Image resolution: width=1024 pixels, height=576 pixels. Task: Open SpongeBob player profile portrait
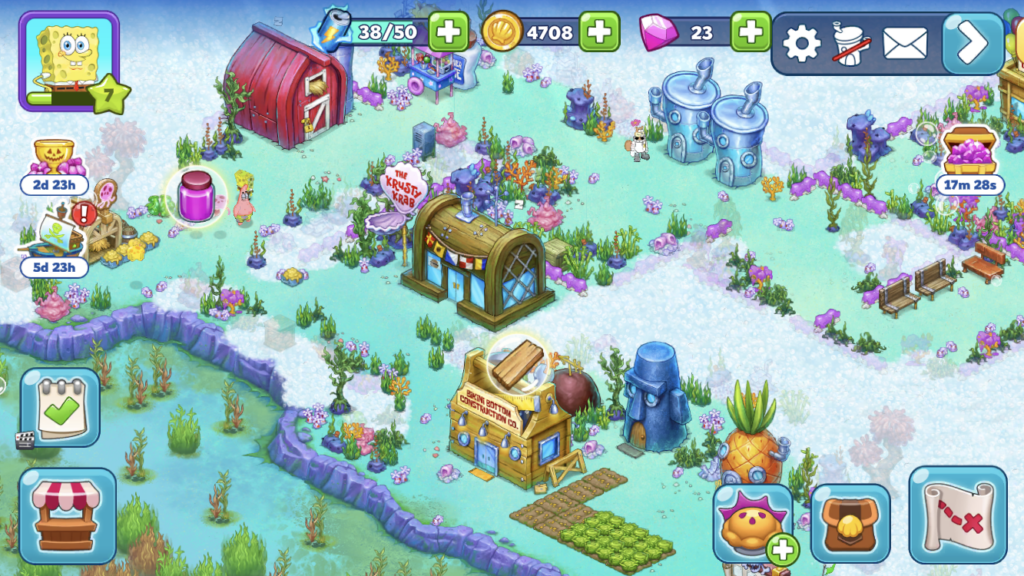(68, 60)
